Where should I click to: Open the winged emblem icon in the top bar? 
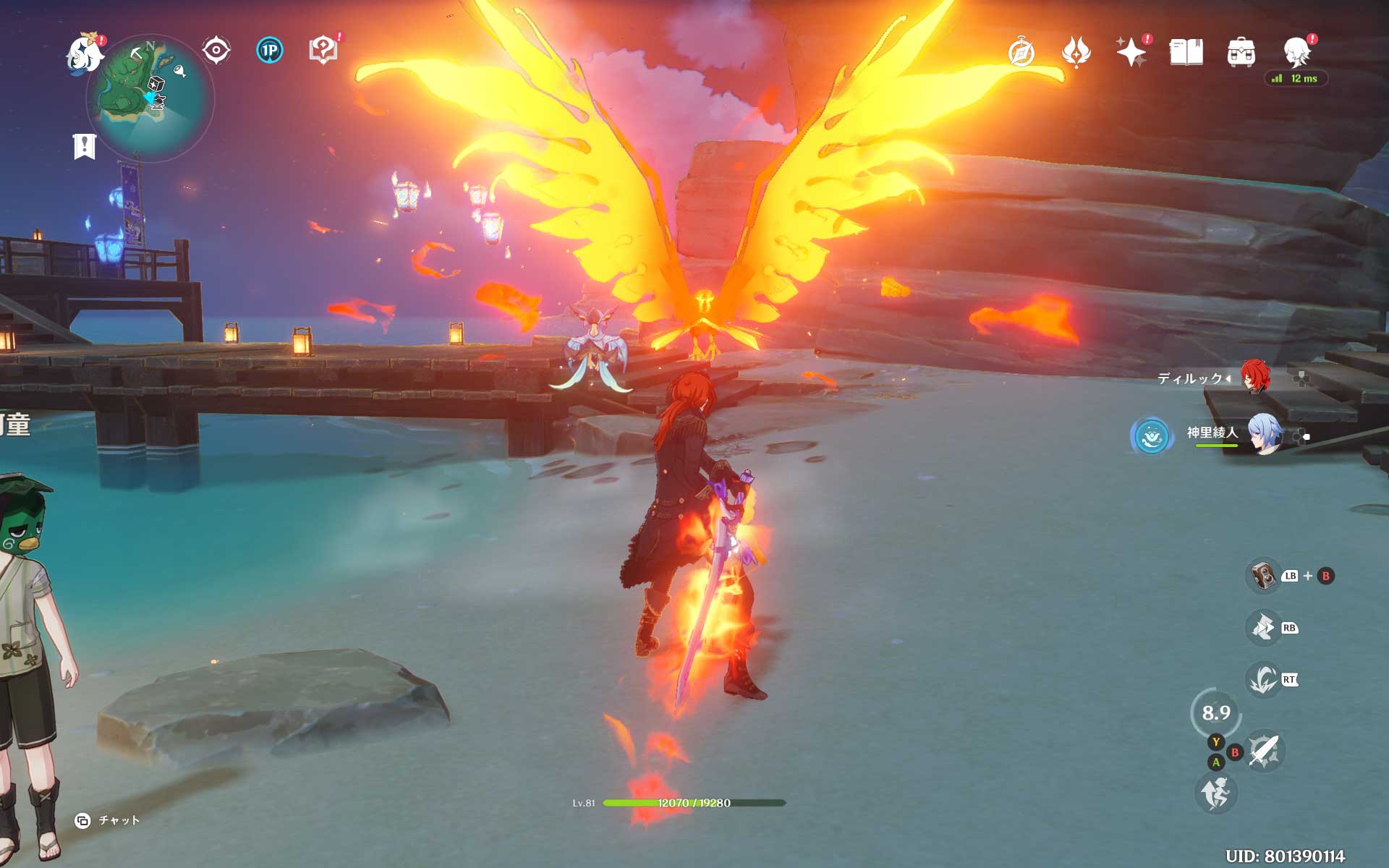1076,53
